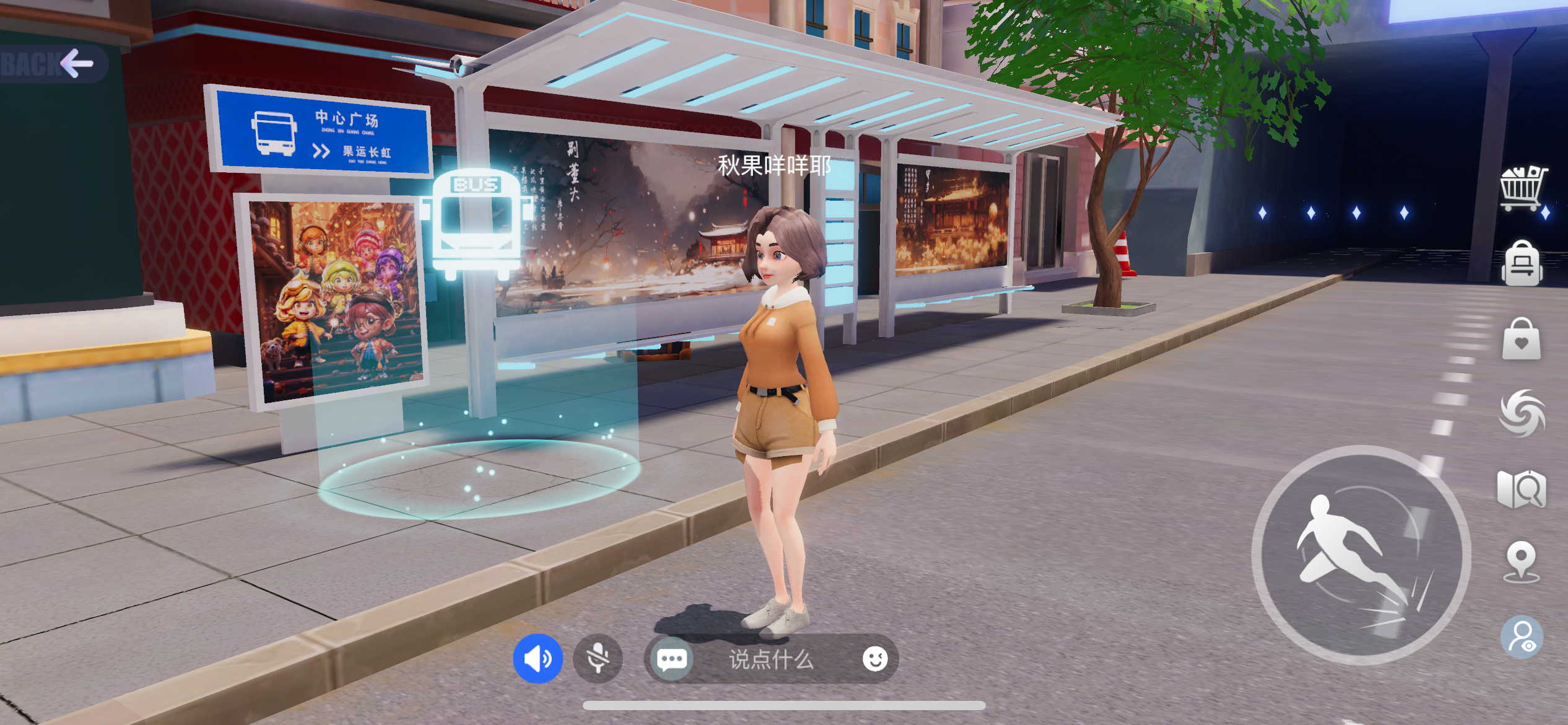Open the smiley emoji picker
The height and width of the screenshot is (725, 1568).
point(874,659)
